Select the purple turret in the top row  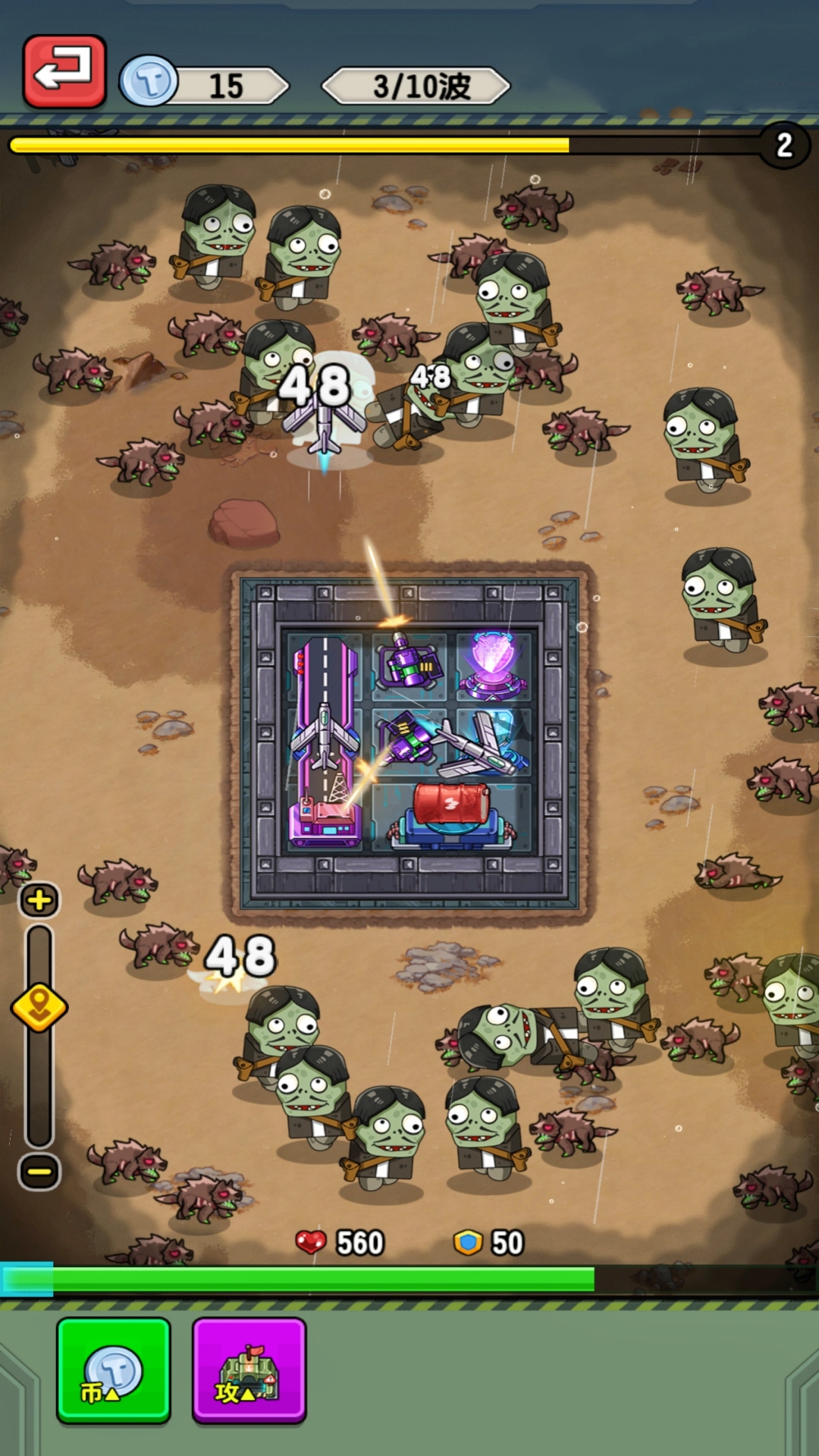(x=409, y=661)
